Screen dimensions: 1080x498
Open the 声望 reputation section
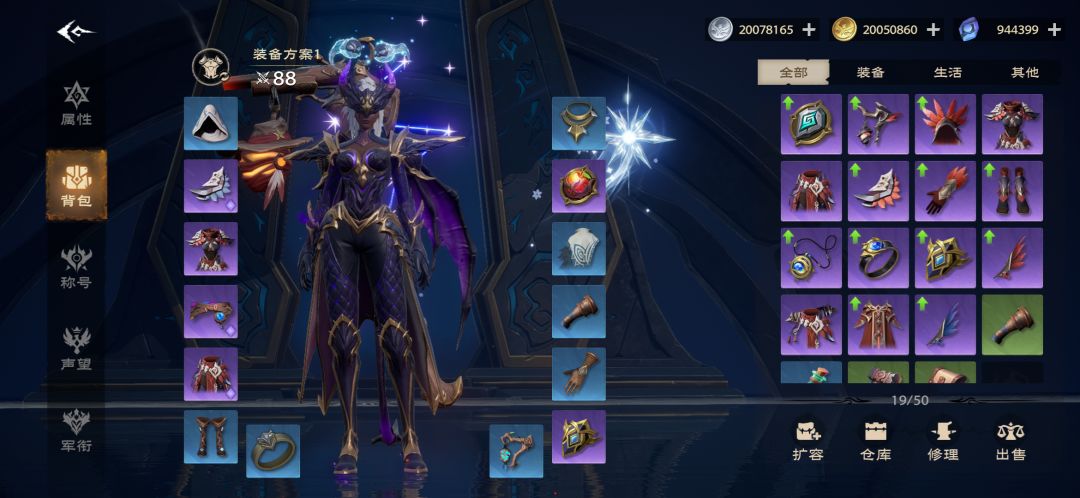click(76, 349)
